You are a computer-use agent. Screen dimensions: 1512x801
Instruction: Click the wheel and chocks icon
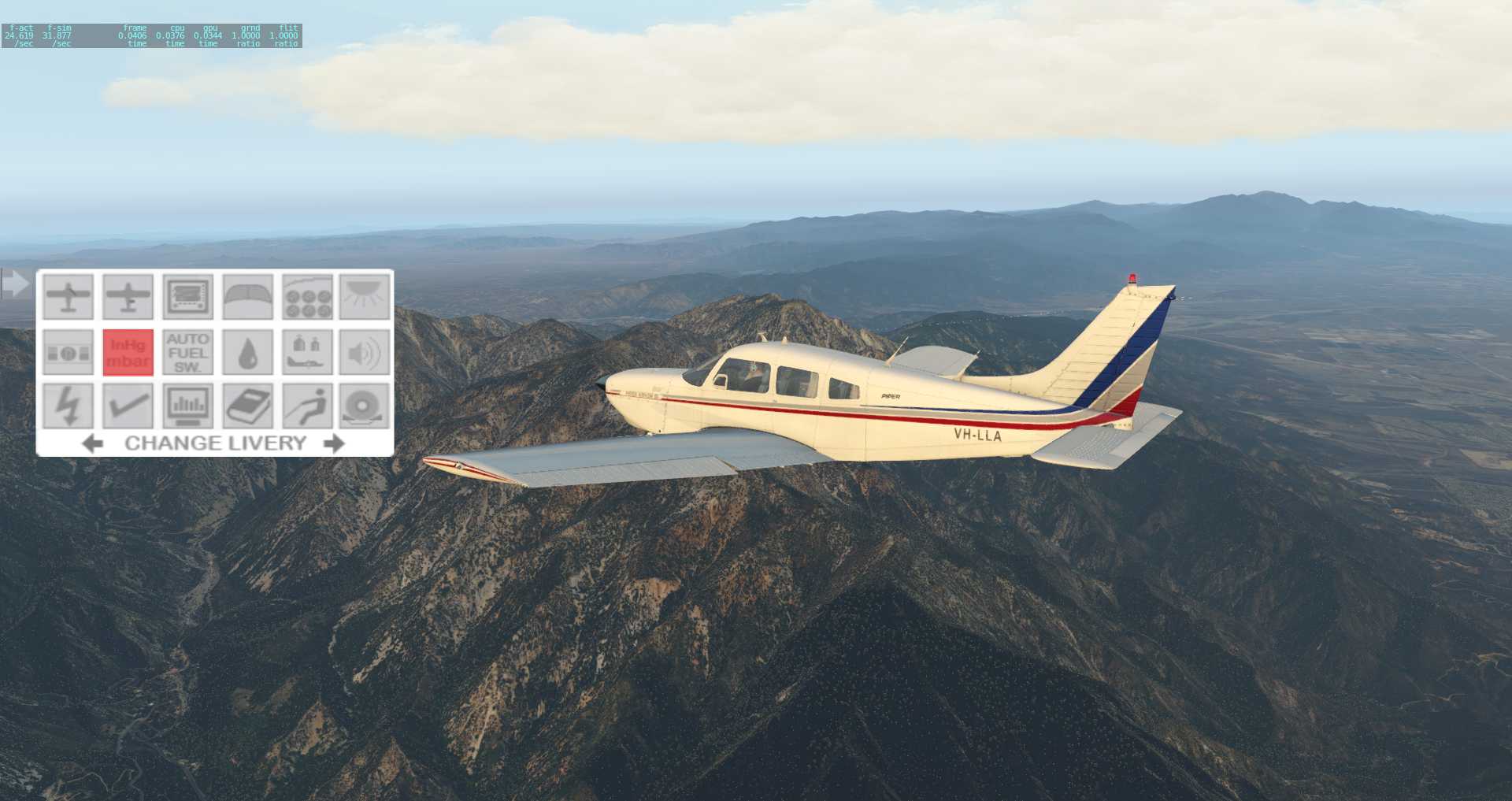point(365,406)
